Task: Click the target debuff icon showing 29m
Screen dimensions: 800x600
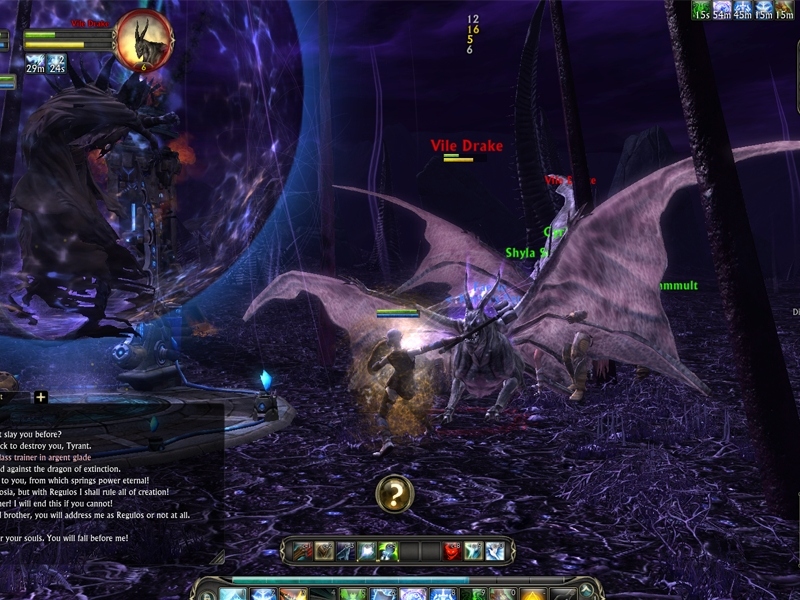Action: (x=35, y=64)
